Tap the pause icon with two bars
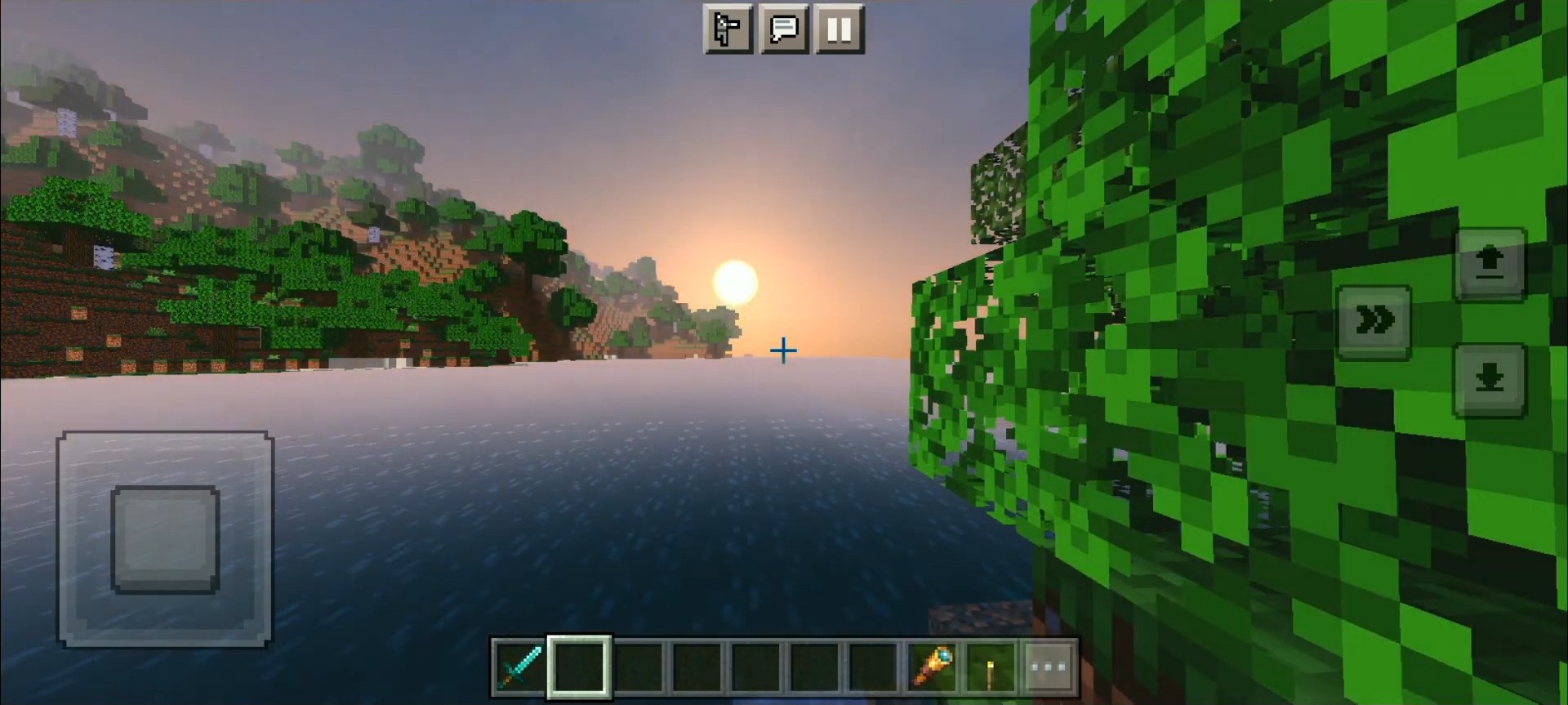 coord(840,30)
